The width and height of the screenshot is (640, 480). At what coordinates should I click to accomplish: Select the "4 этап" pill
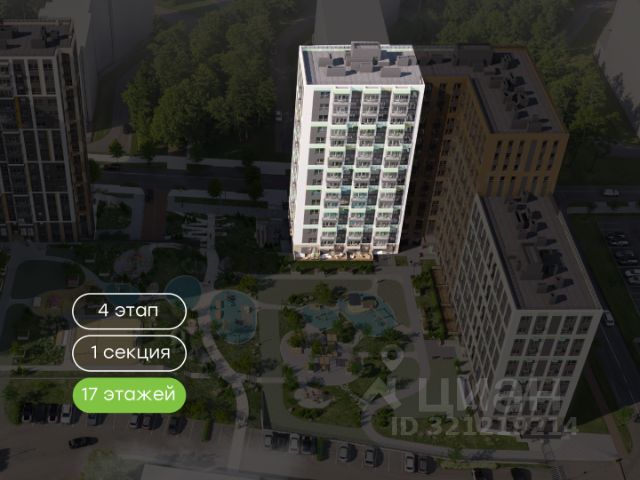[x=129, y=310]
